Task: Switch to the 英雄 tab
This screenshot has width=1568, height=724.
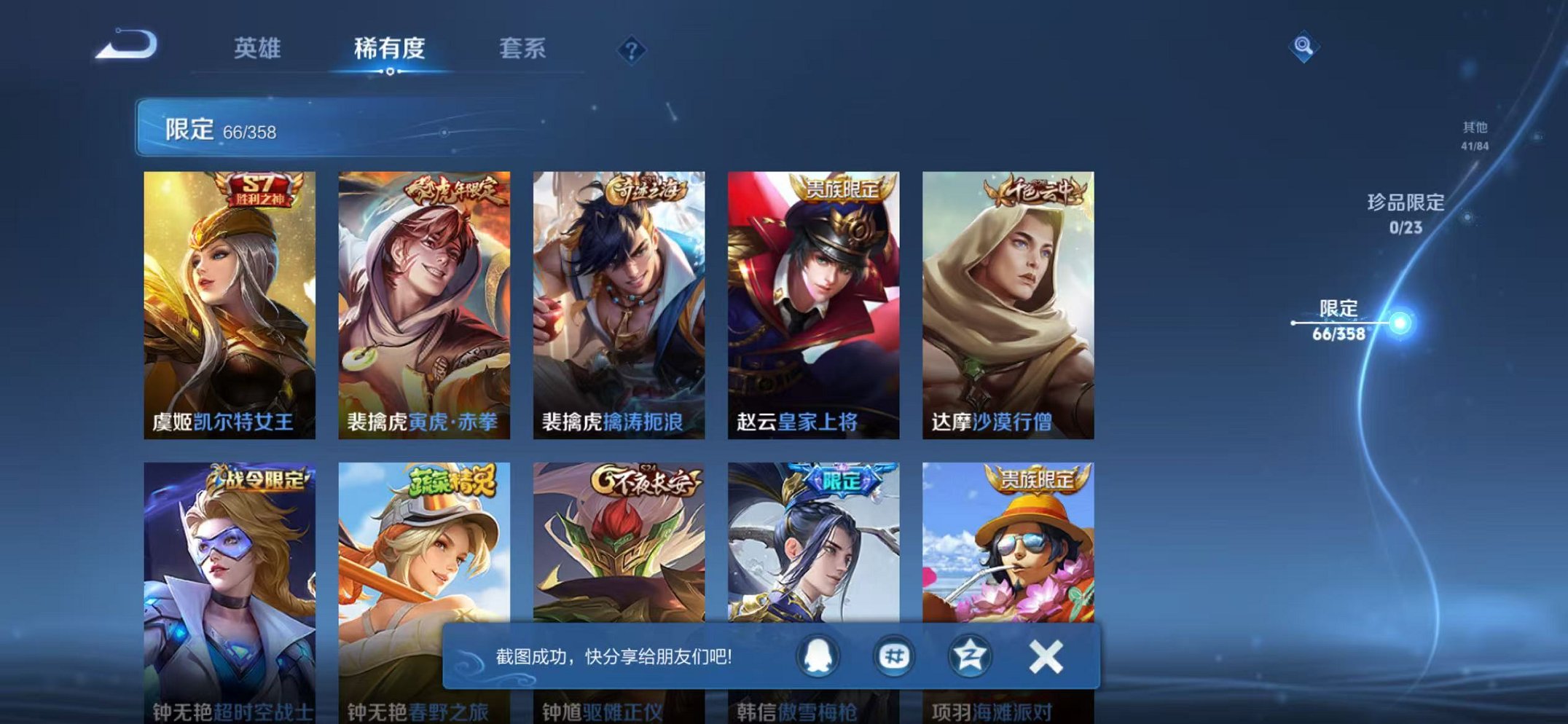Action: [x=259, y=48]
